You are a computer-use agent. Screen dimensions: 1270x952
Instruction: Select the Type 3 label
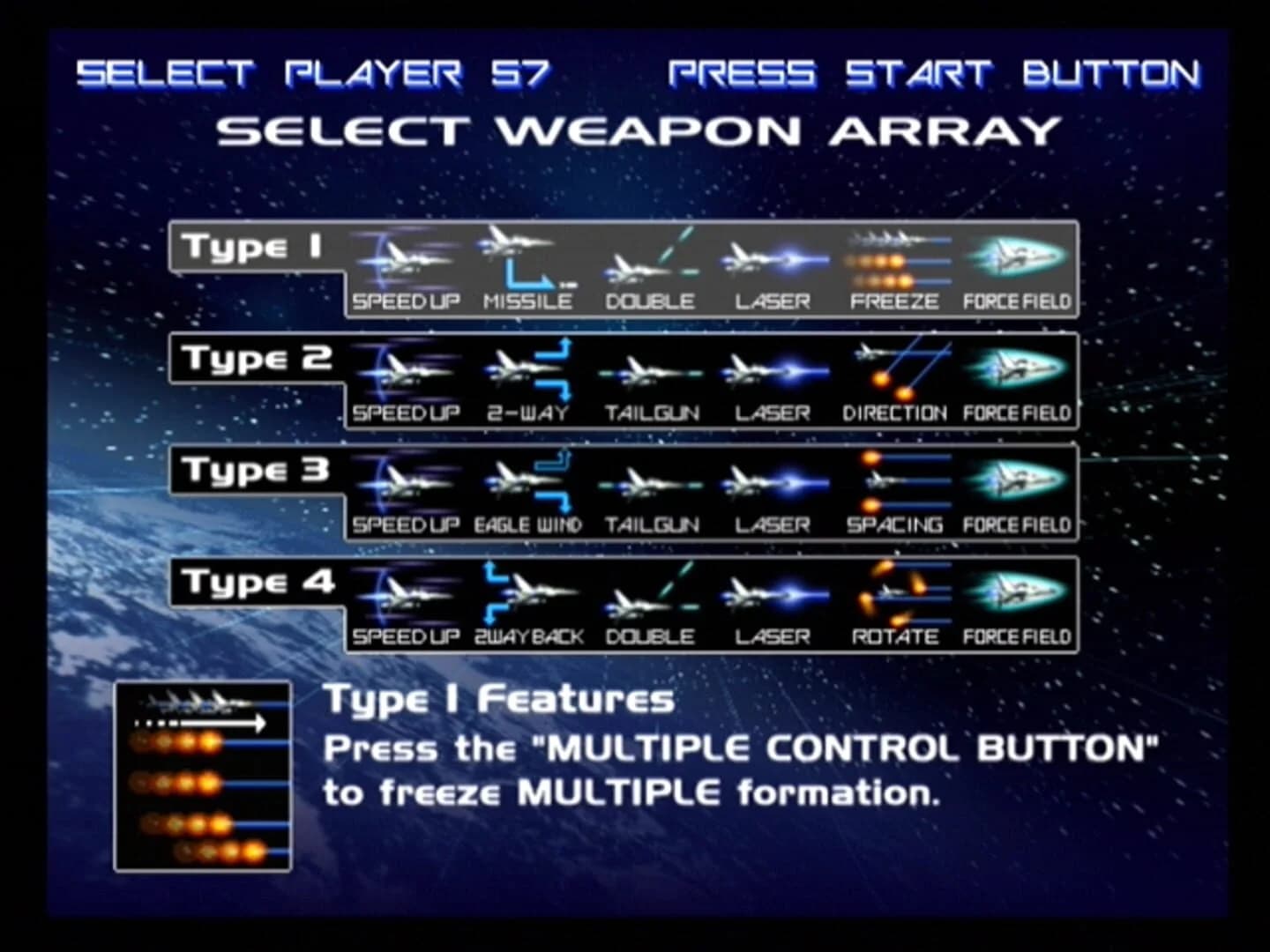254,471
